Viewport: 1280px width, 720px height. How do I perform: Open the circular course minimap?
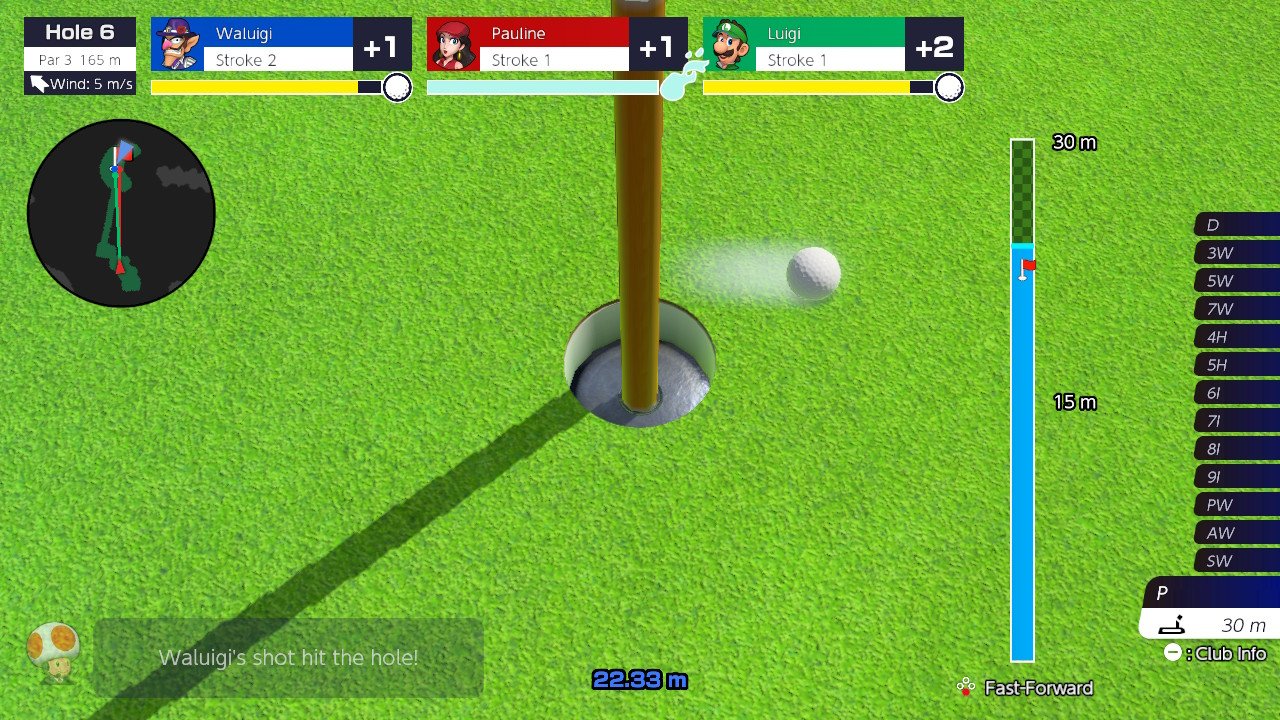[121, 213]
